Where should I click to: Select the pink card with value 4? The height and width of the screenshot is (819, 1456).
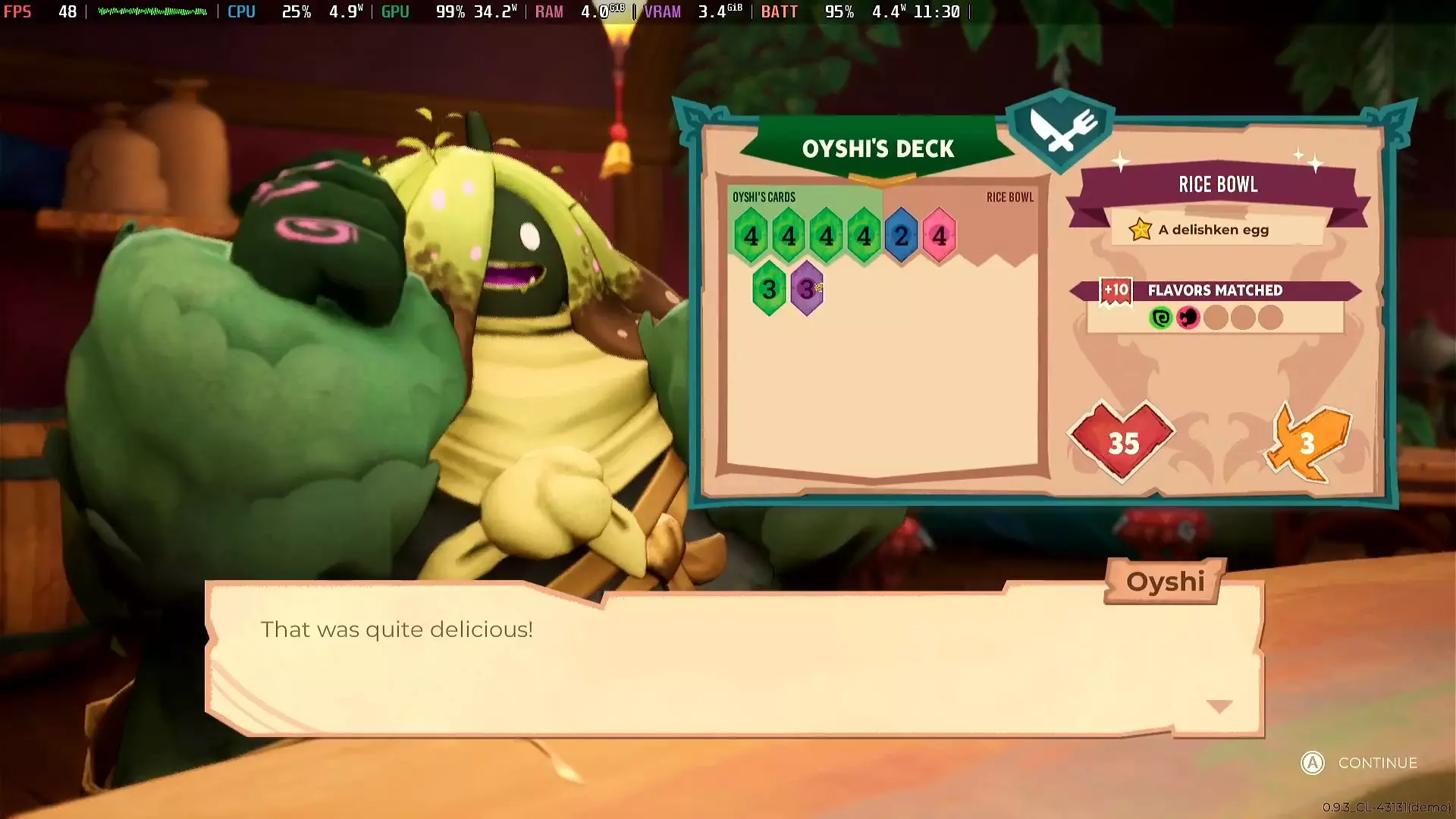(938, 235)
